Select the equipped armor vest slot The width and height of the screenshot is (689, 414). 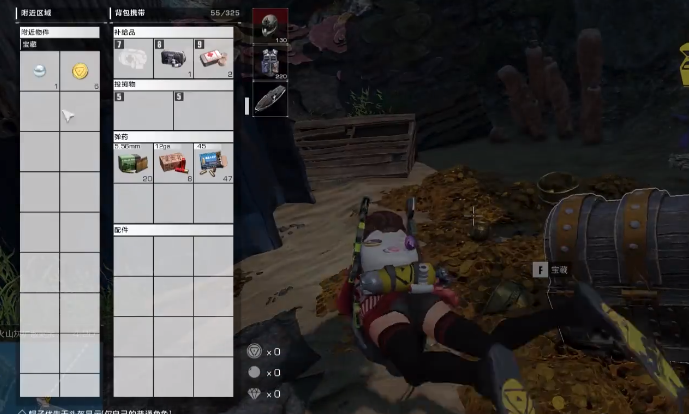pos(269,61)
